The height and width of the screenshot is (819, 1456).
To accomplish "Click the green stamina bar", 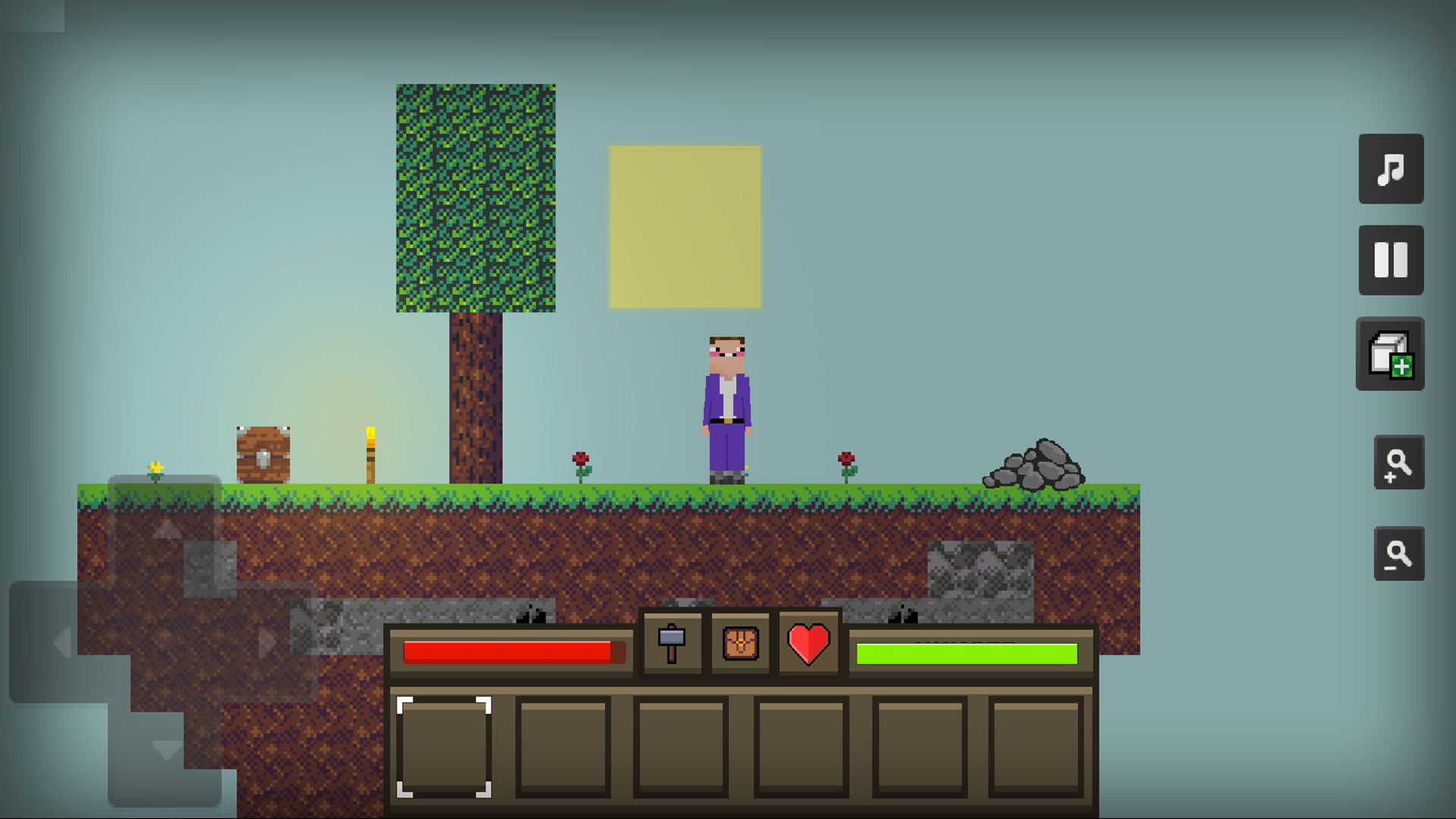I will 966,650.
